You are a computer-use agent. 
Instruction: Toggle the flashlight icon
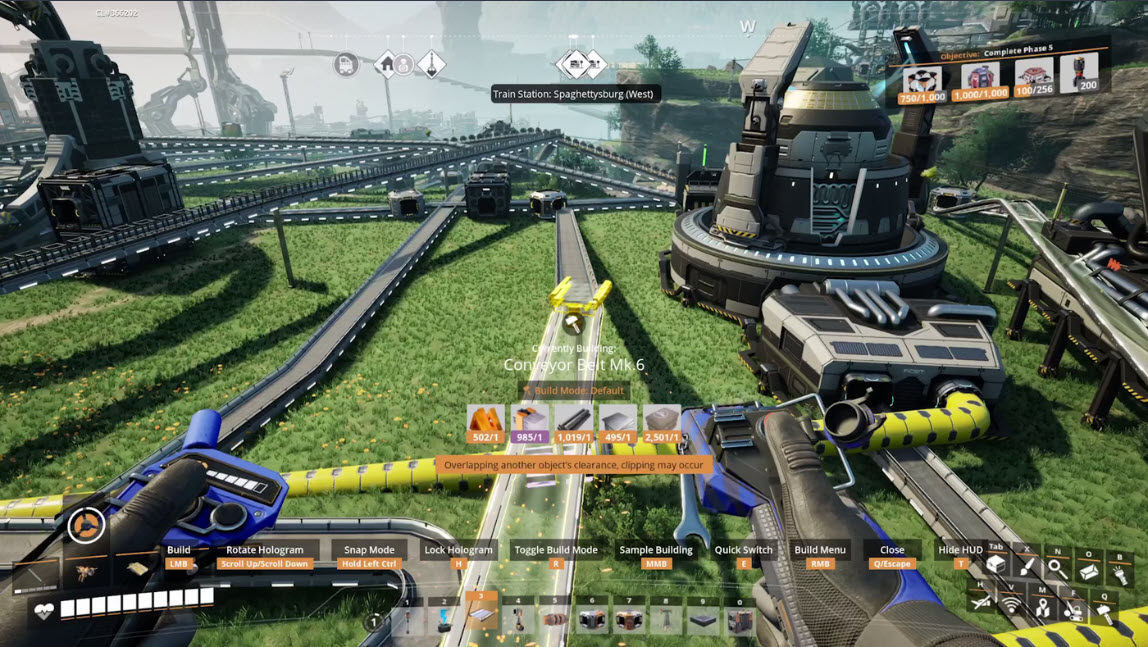pyautogui.click(x=1119, y=574)
